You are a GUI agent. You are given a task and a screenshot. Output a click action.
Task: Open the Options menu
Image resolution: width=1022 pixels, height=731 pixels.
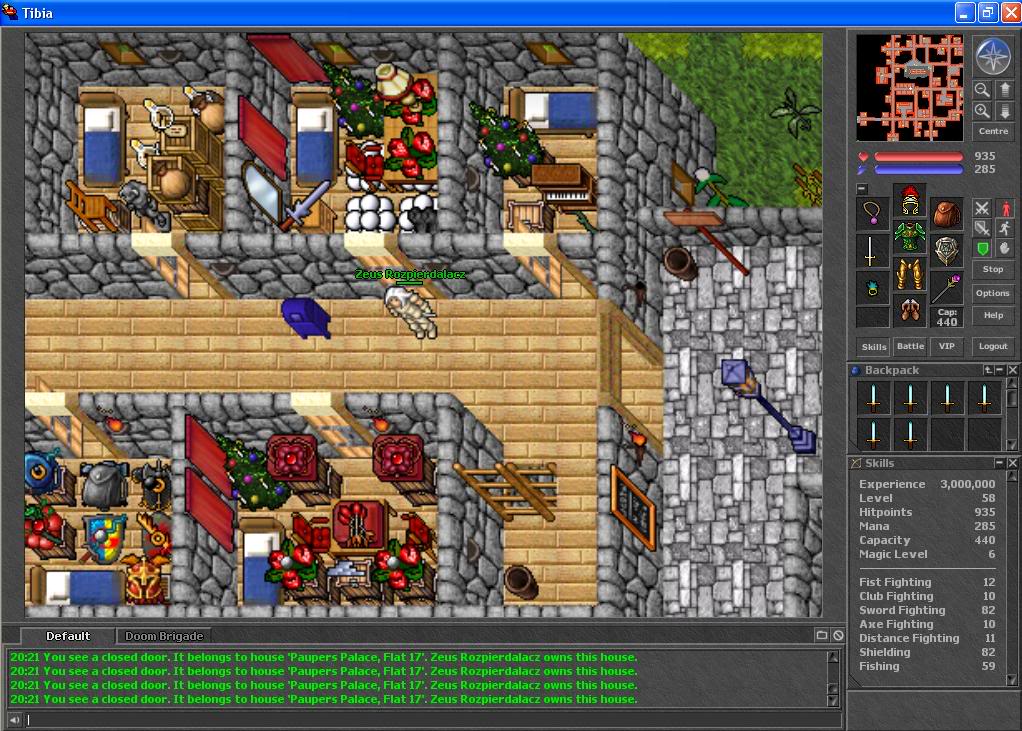(992, 293)
